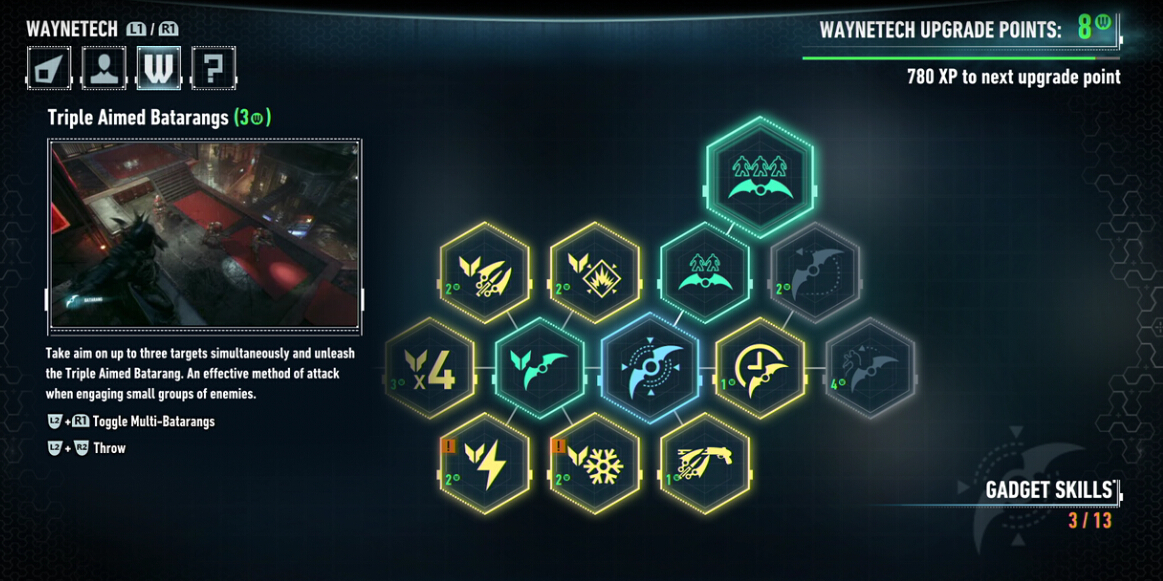Image resolution: width=1163 pixels, height=581 pixels.
Task: Switch to the map shape tab
Action: click(x=50, y=68)
